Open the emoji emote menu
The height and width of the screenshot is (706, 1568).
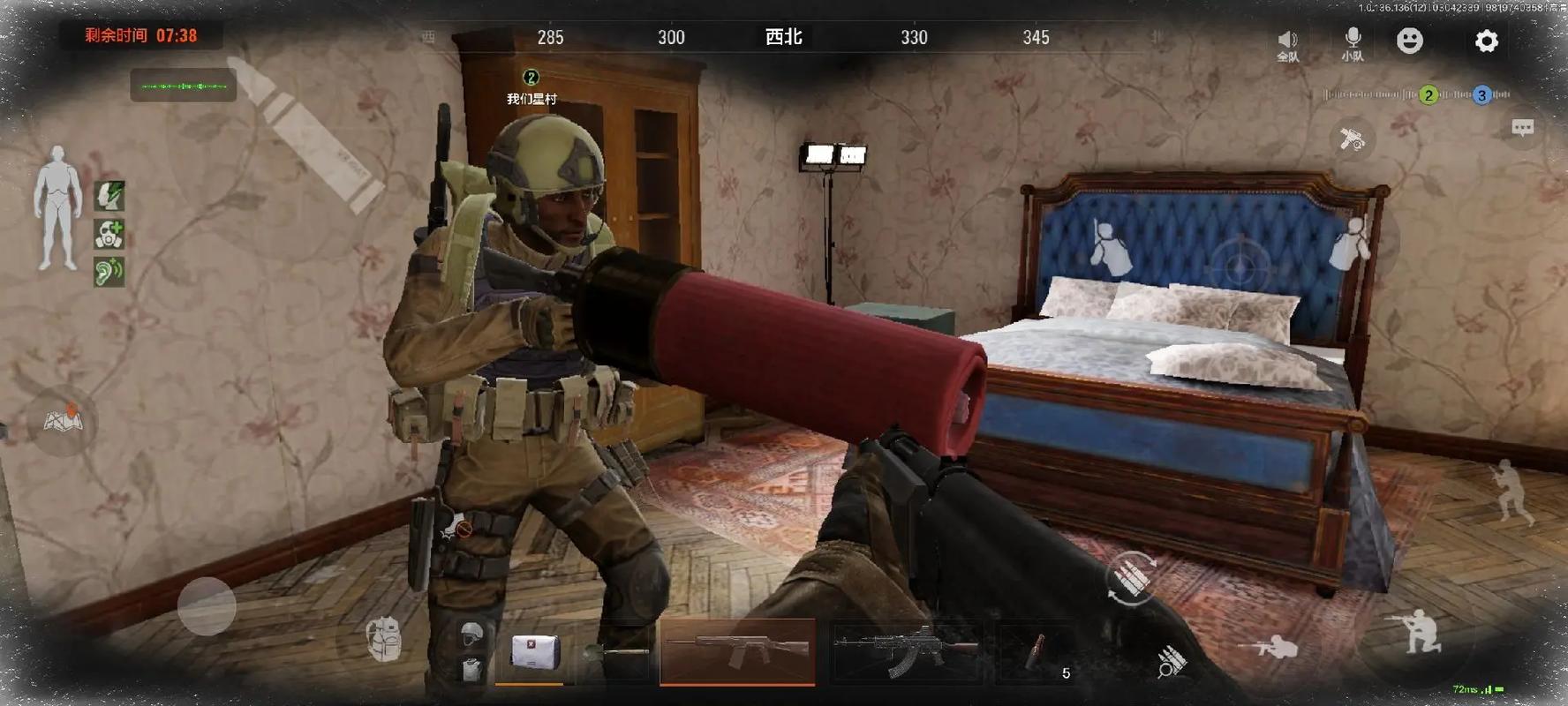tap(1410, 41)
